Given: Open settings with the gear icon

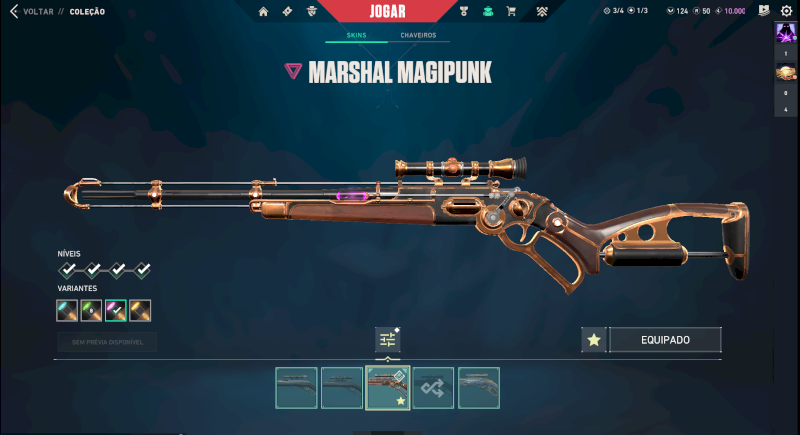Looking at the screenshot, I should (x=786, y=12).
